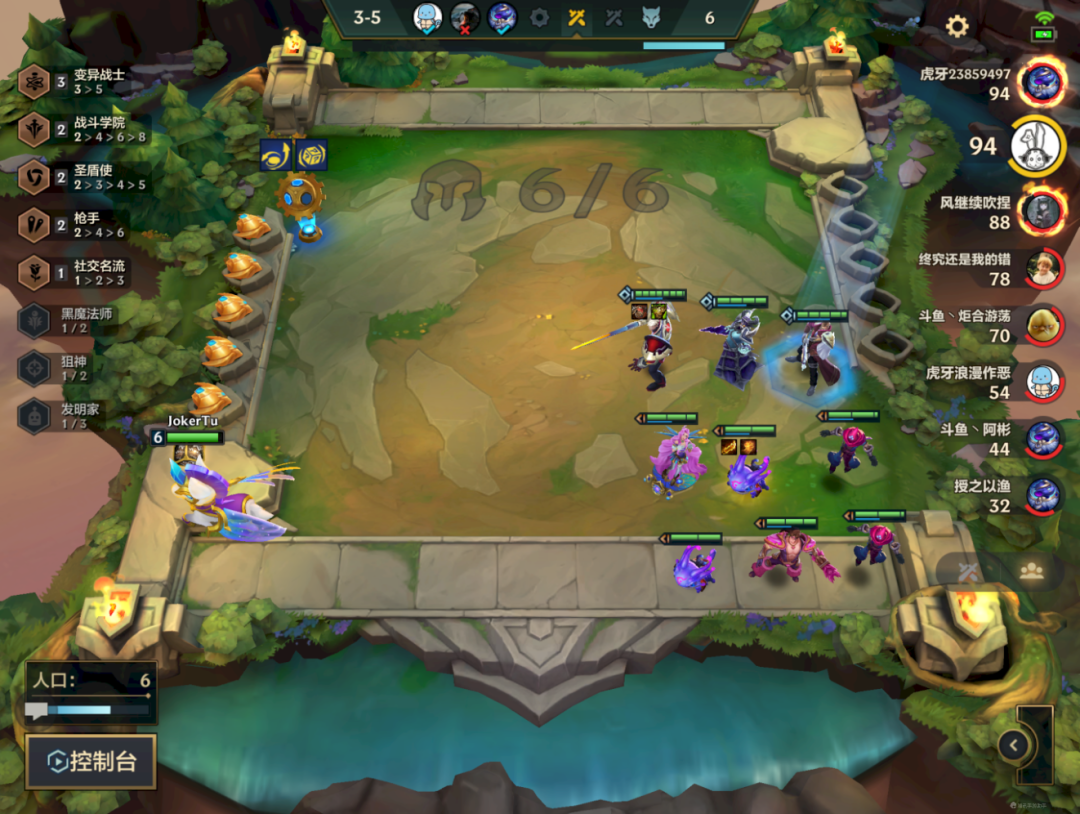Click the three-people icon toggle

click(x=1031, y=570)
